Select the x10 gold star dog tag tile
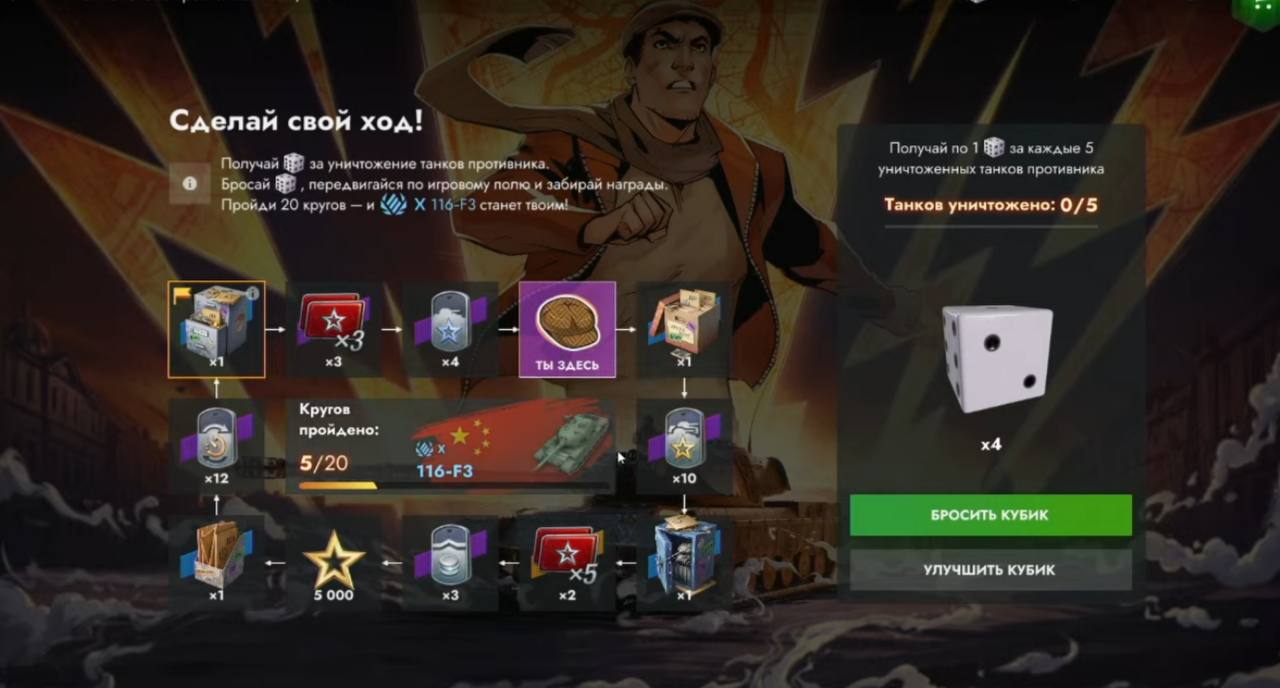 [685, 447]
